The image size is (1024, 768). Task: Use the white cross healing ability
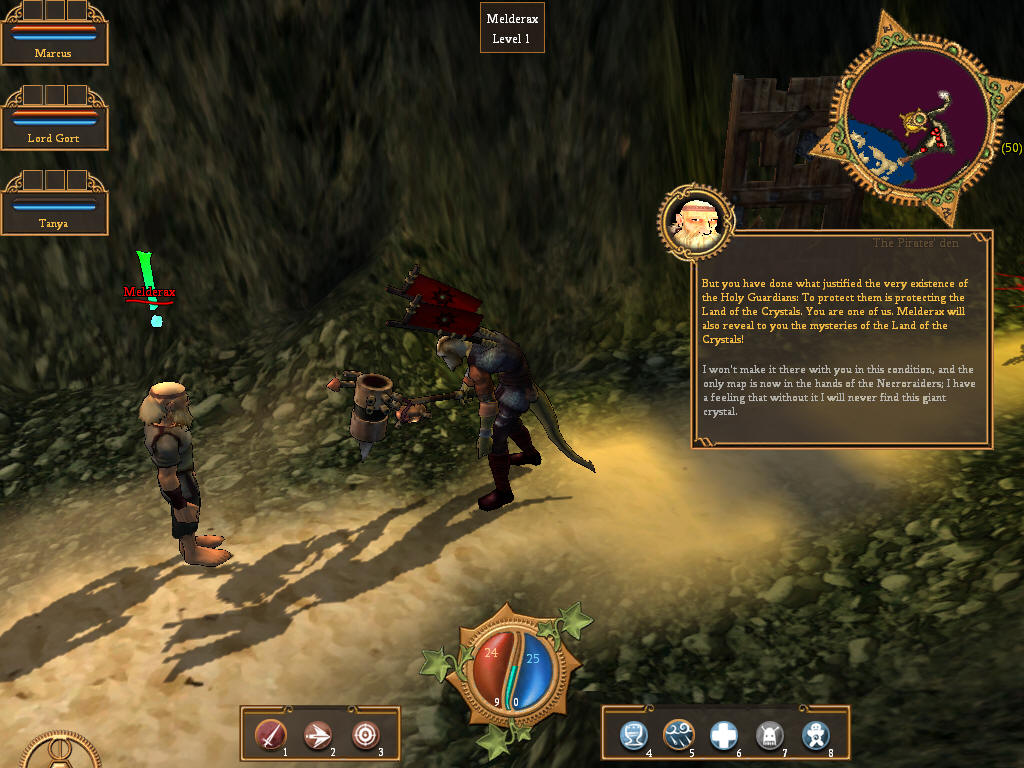pyautogui.click(x=724, y=735)
